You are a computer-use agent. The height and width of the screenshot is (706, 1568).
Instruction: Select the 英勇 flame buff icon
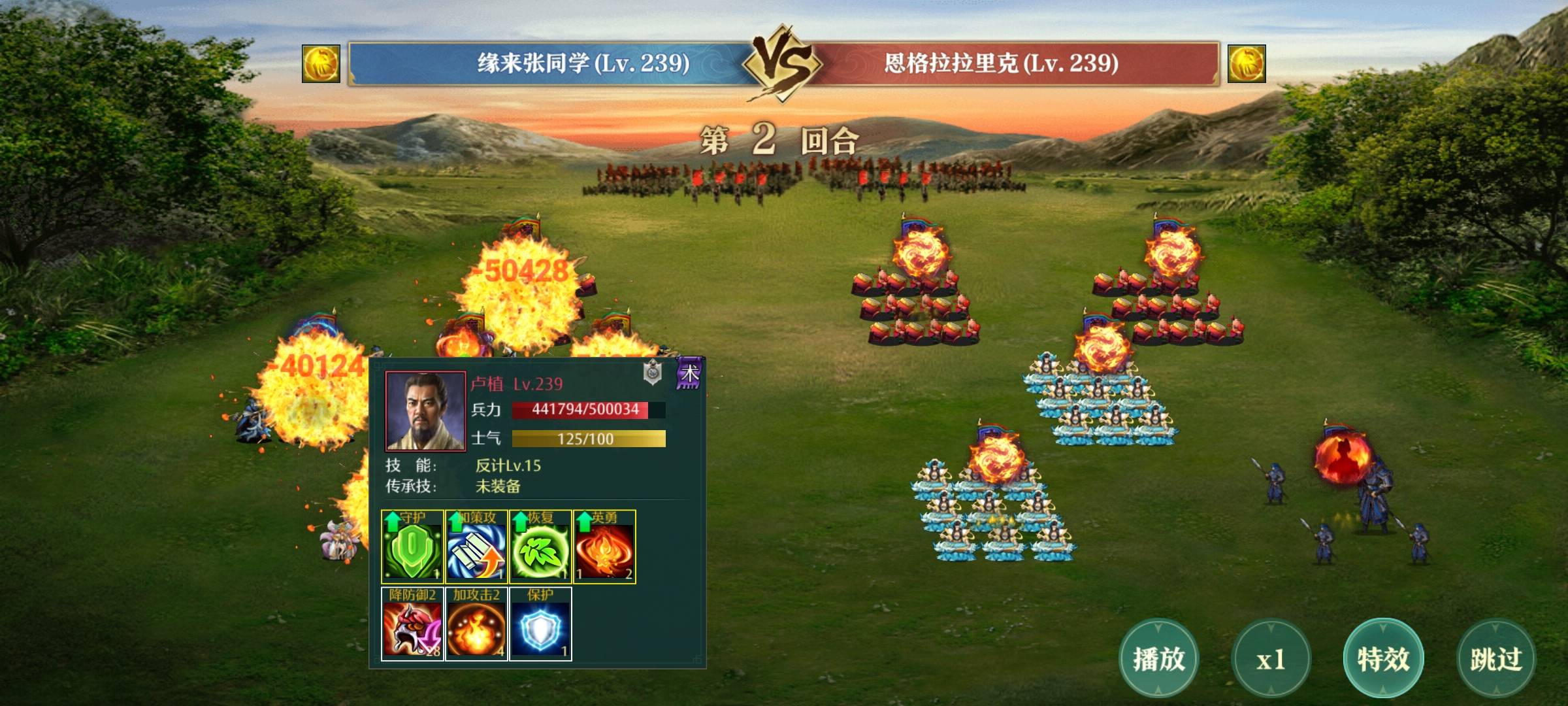[x=604, y=547]
